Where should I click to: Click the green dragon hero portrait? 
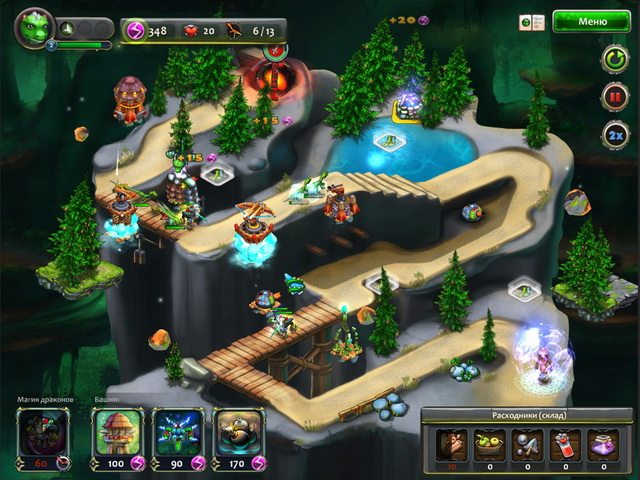34,27
